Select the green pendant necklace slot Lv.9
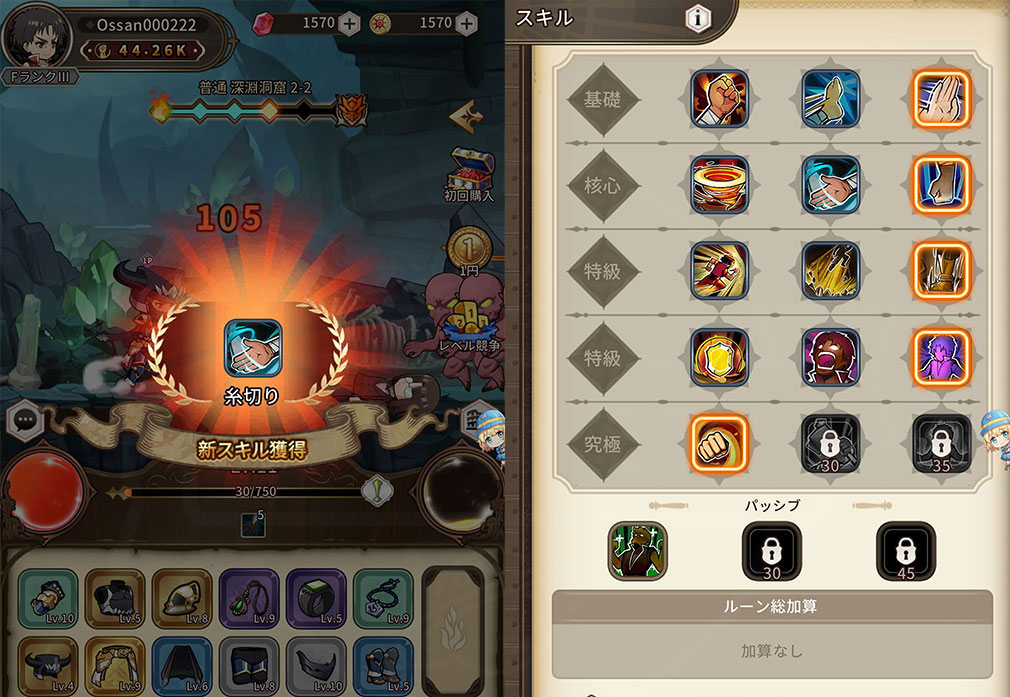Screen dimensions: 1010x697 [249, 598]
